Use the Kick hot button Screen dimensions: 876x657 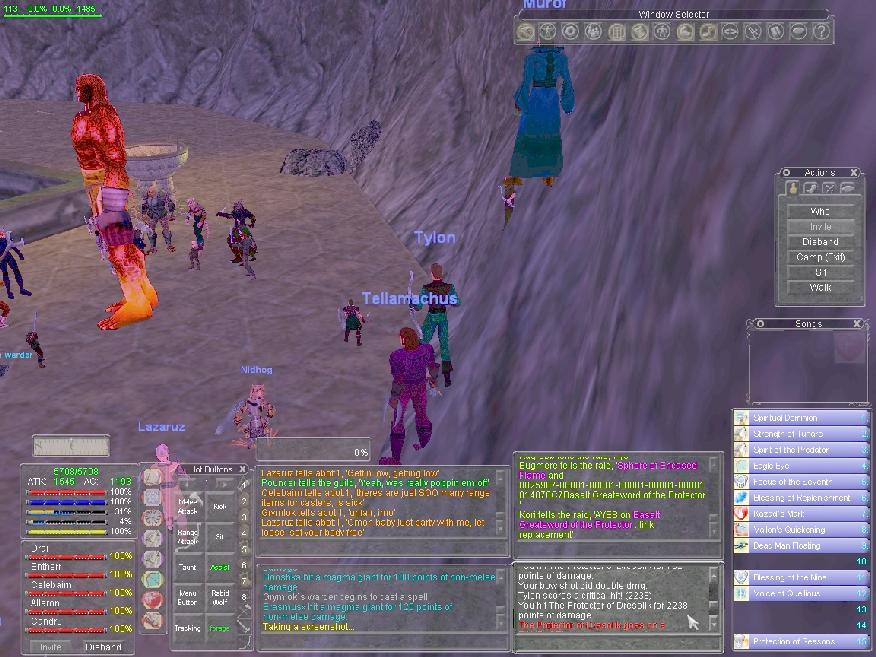(220, 507)
